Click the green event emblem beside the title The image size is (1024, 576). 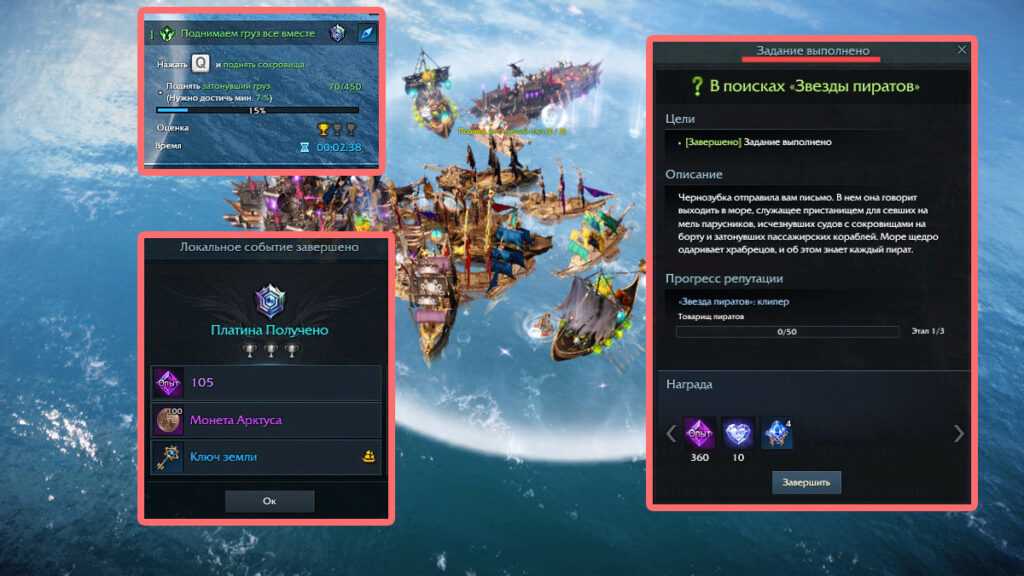point(165,34)
